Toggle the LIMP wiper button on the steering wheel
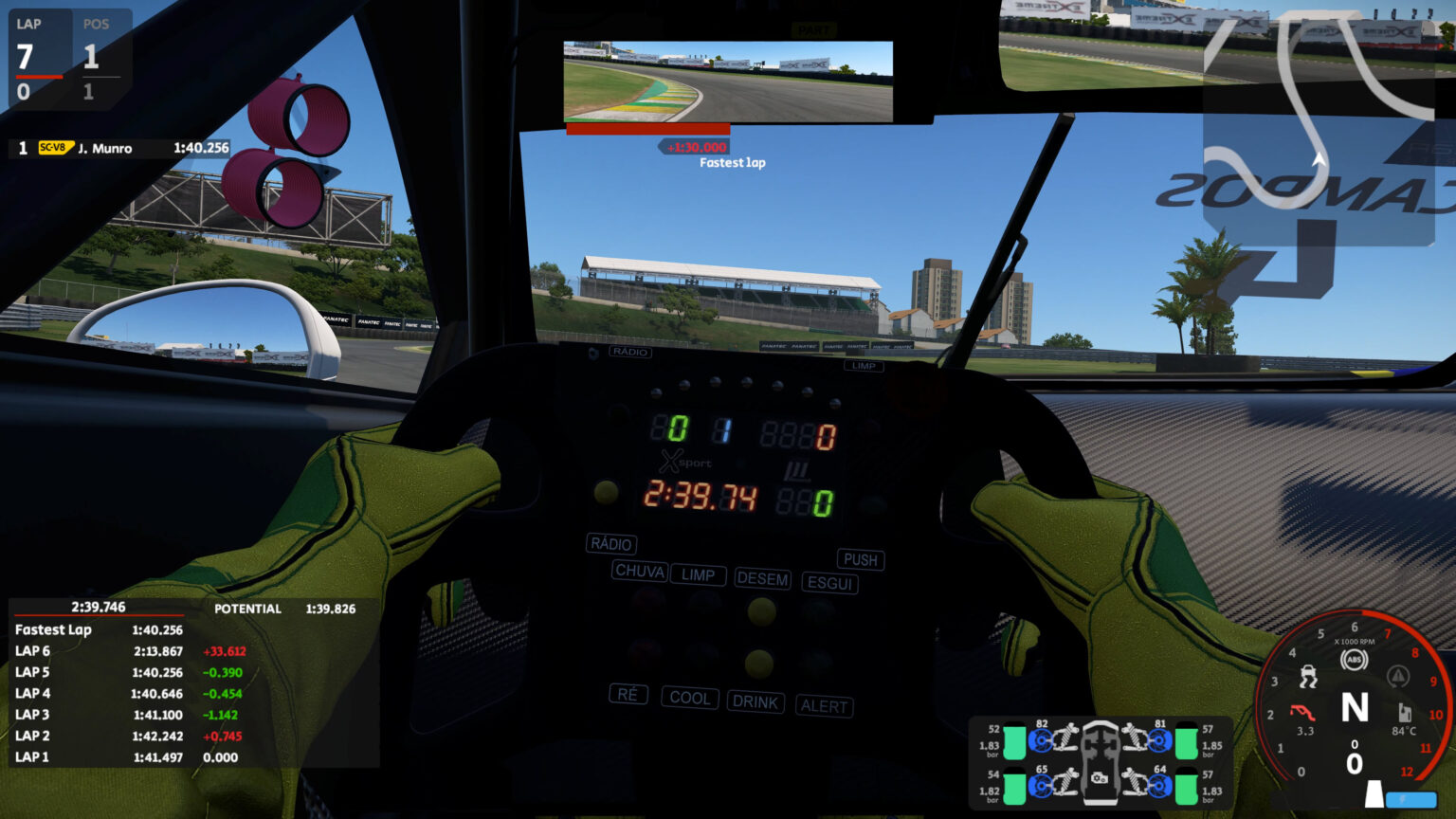1456x819 pixels. (698, 575)
